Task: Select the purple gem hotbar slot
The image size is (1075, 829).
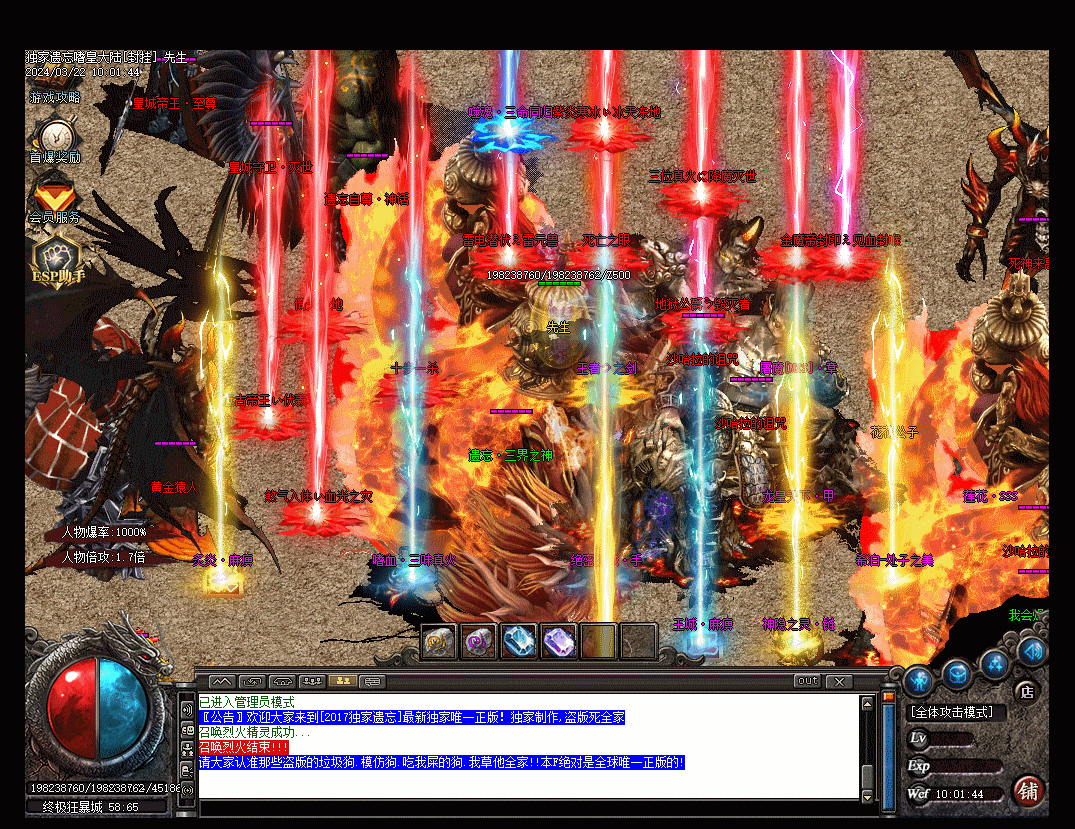Action: click(559, 641)
